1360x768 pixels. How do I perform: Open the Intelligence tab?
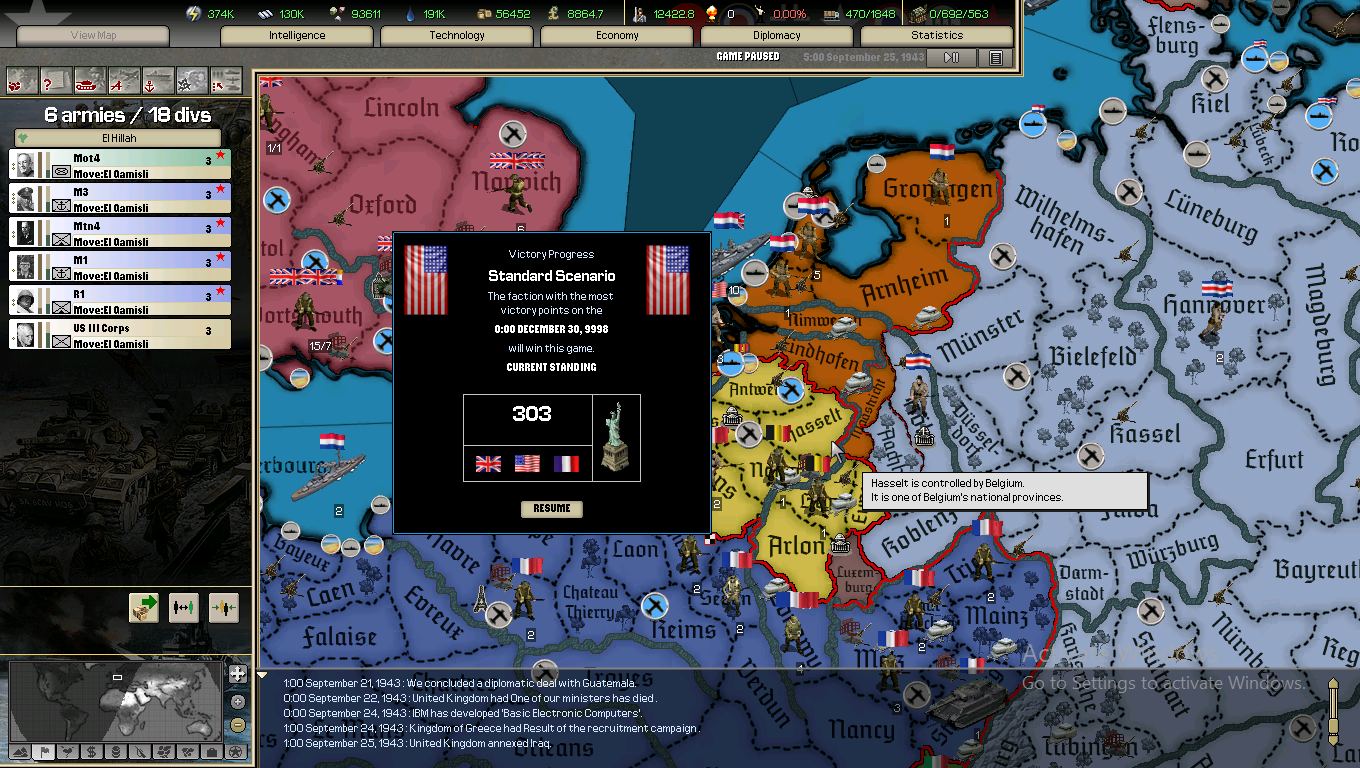click(296, 35)
